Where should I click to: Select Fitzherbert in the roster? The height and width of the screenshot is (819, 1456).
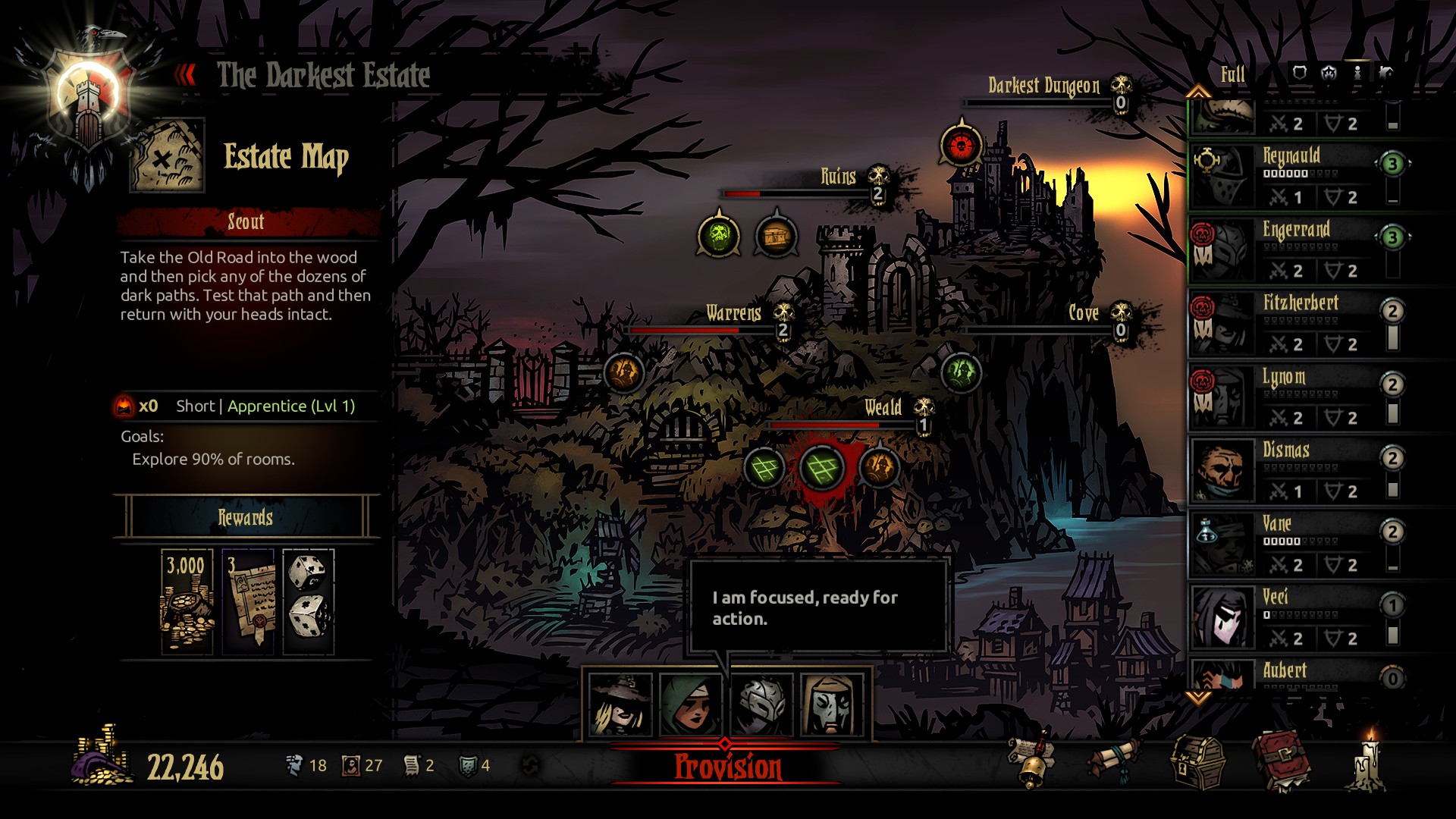click(1301, 323)
